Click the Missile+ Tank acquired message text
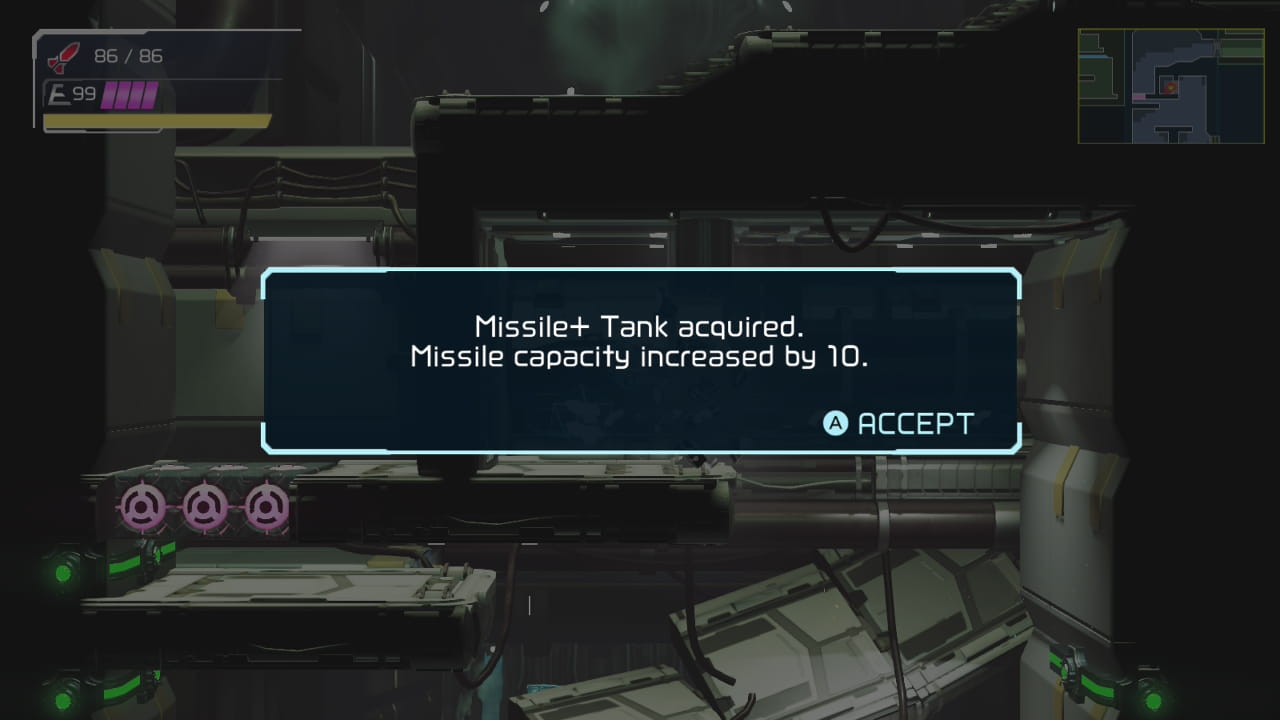Image resolution: width=1280 pixels, height=720 pixels. (640, 327)
